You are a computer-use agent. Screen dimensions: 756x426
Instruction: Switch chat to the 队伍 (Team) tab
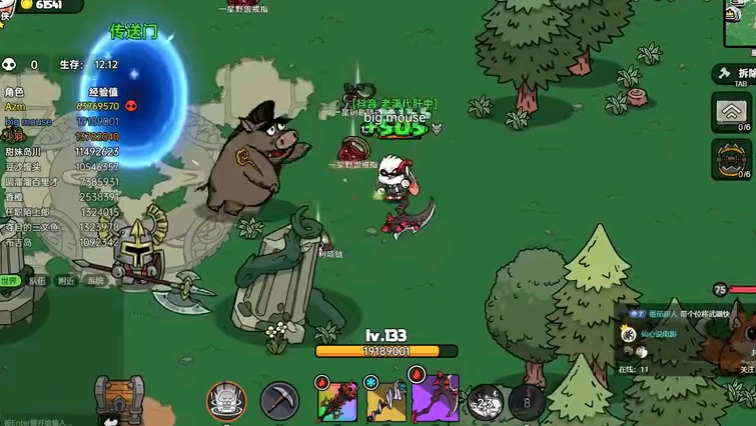coord(37,281)
